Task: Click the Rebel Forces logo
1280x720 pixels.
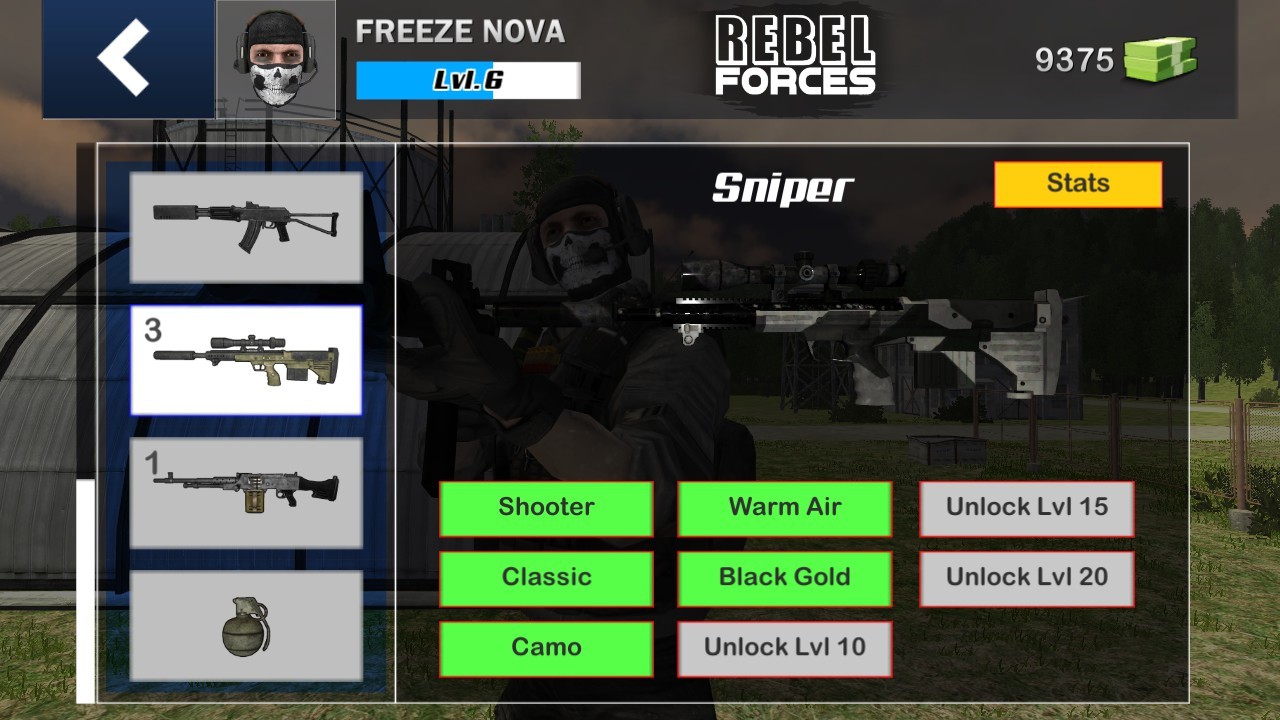Action: 795,55
